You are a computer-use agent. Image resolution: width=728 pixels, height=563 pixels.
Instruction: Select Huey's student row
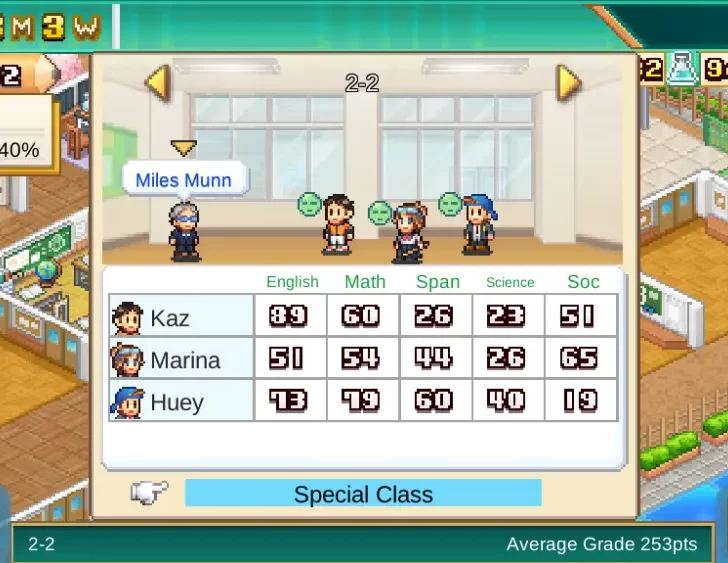pyautogui.click(x=182, y=401)
